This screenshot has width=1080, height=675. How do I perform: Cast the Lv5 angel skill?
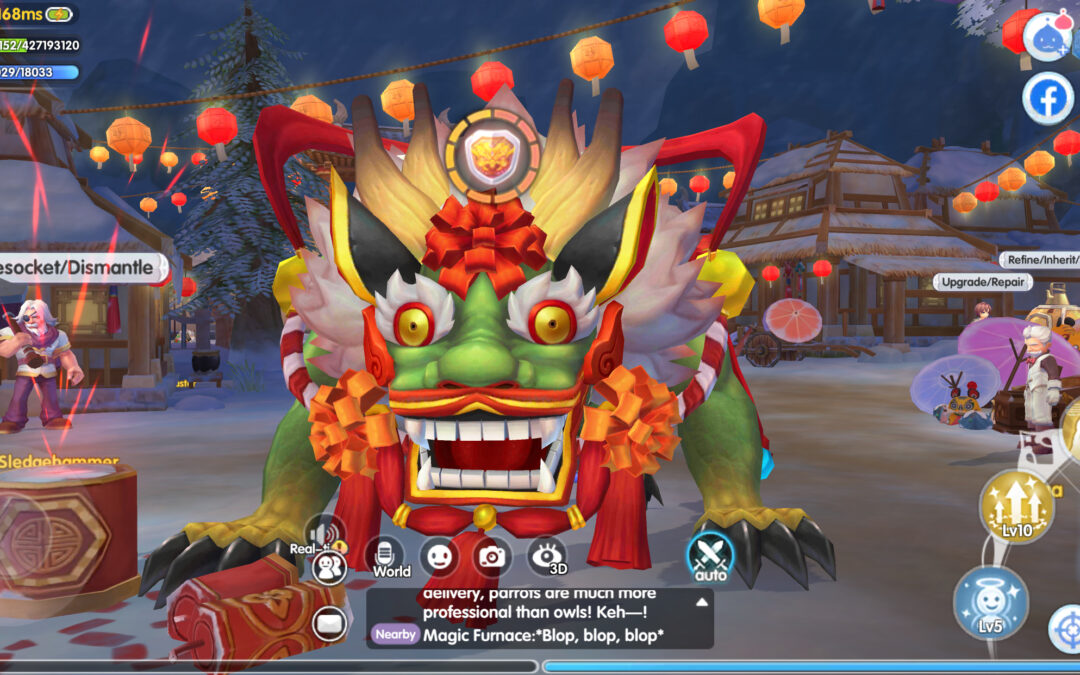point(990,603)
